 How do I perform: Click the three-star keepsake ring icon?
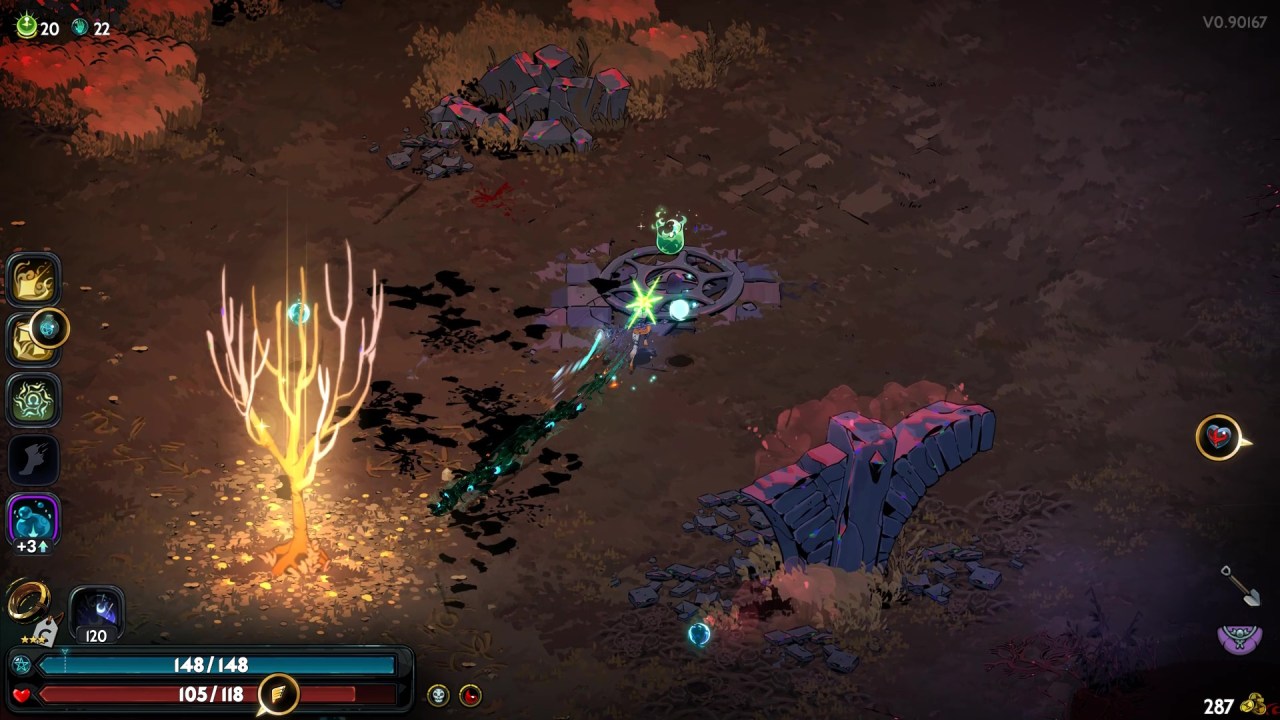(30, 600)
